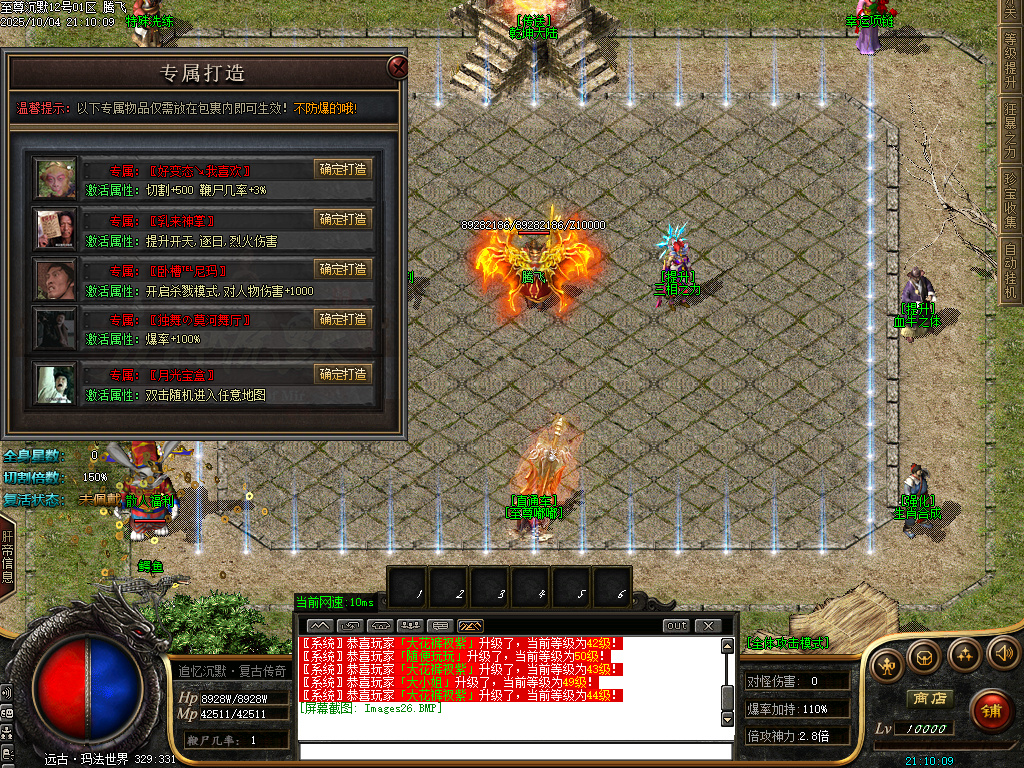This screenshot has width=1024, height=768.
Task: Confirm forging 卧槽™尼玛
Action: 343,269
